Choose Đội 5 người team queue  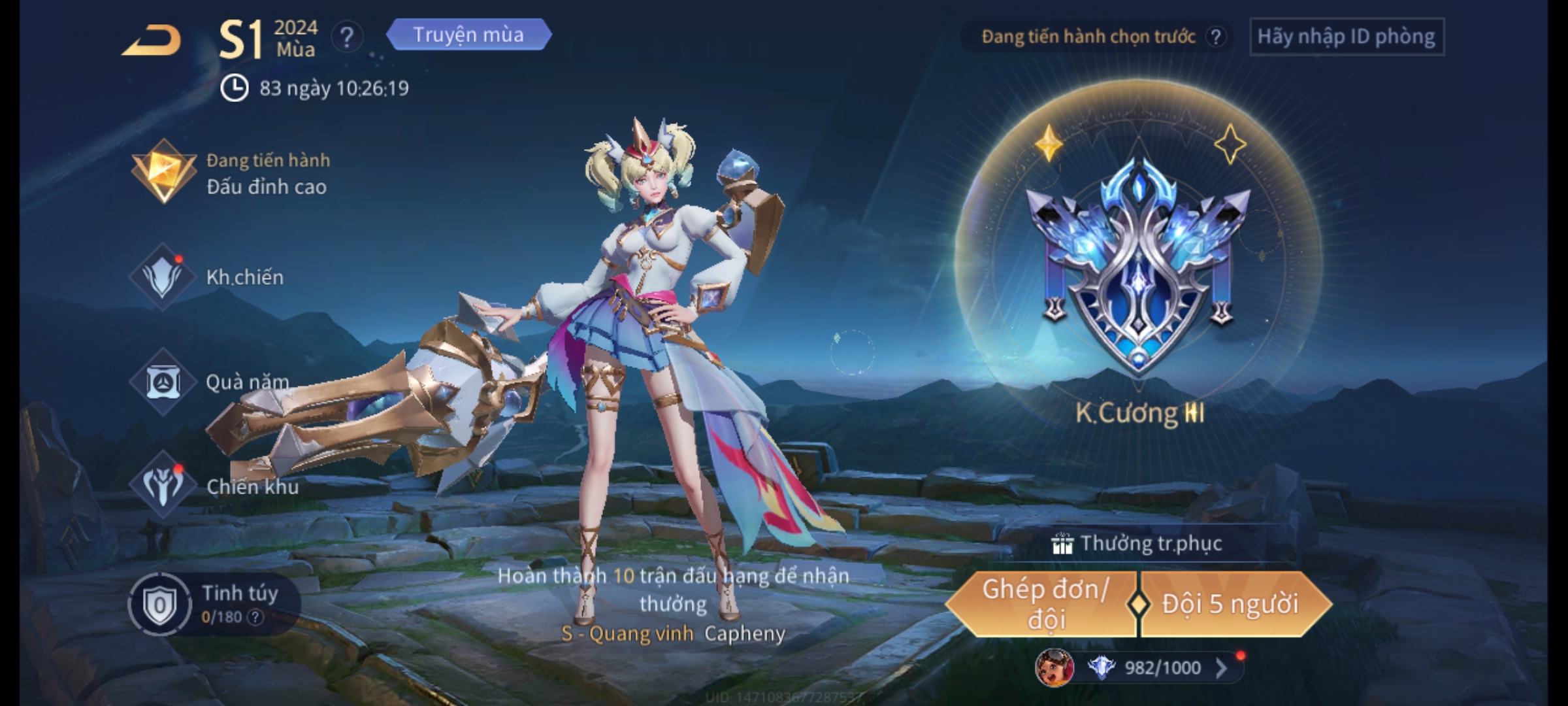[x=1231, y=604]
